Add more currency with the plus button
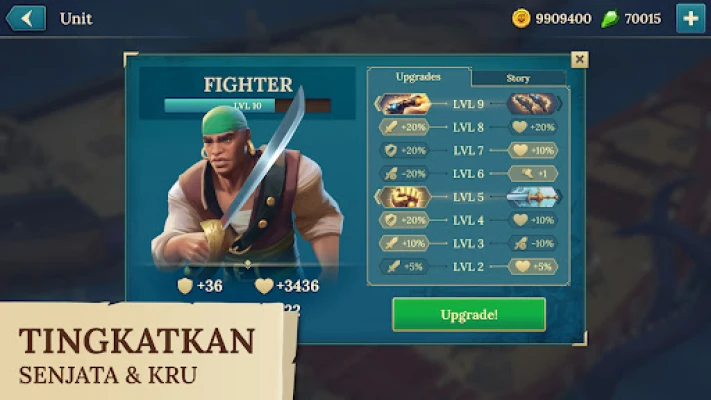The width and height of the screenshot is (711, 400). (690, 18)
